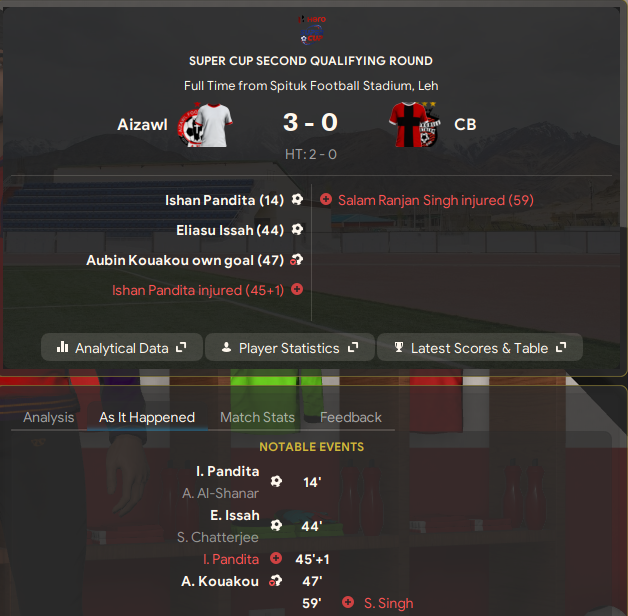View Ishan Pandita injured (45+1) entry
This screenshot has height=616, width=628.
[198, 290]
